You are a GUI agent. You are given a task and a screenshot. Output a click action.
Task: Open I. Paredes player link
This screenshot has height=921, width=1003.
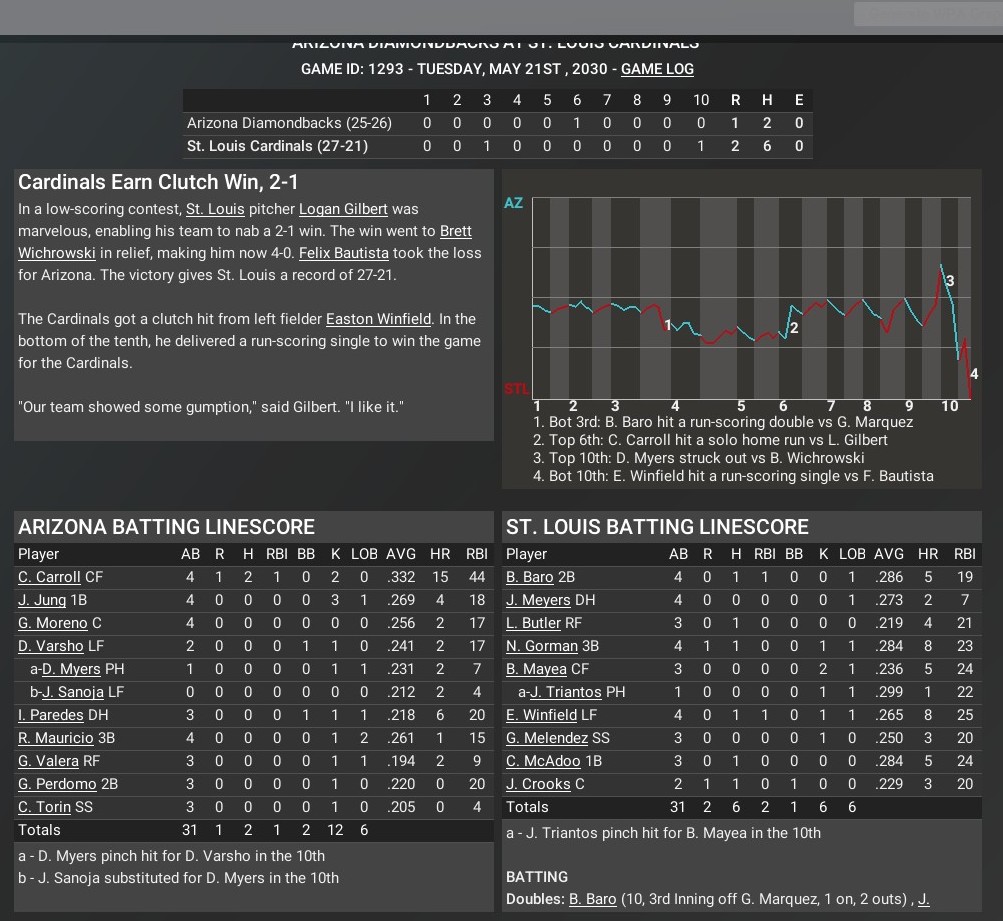tap(49, 715)
